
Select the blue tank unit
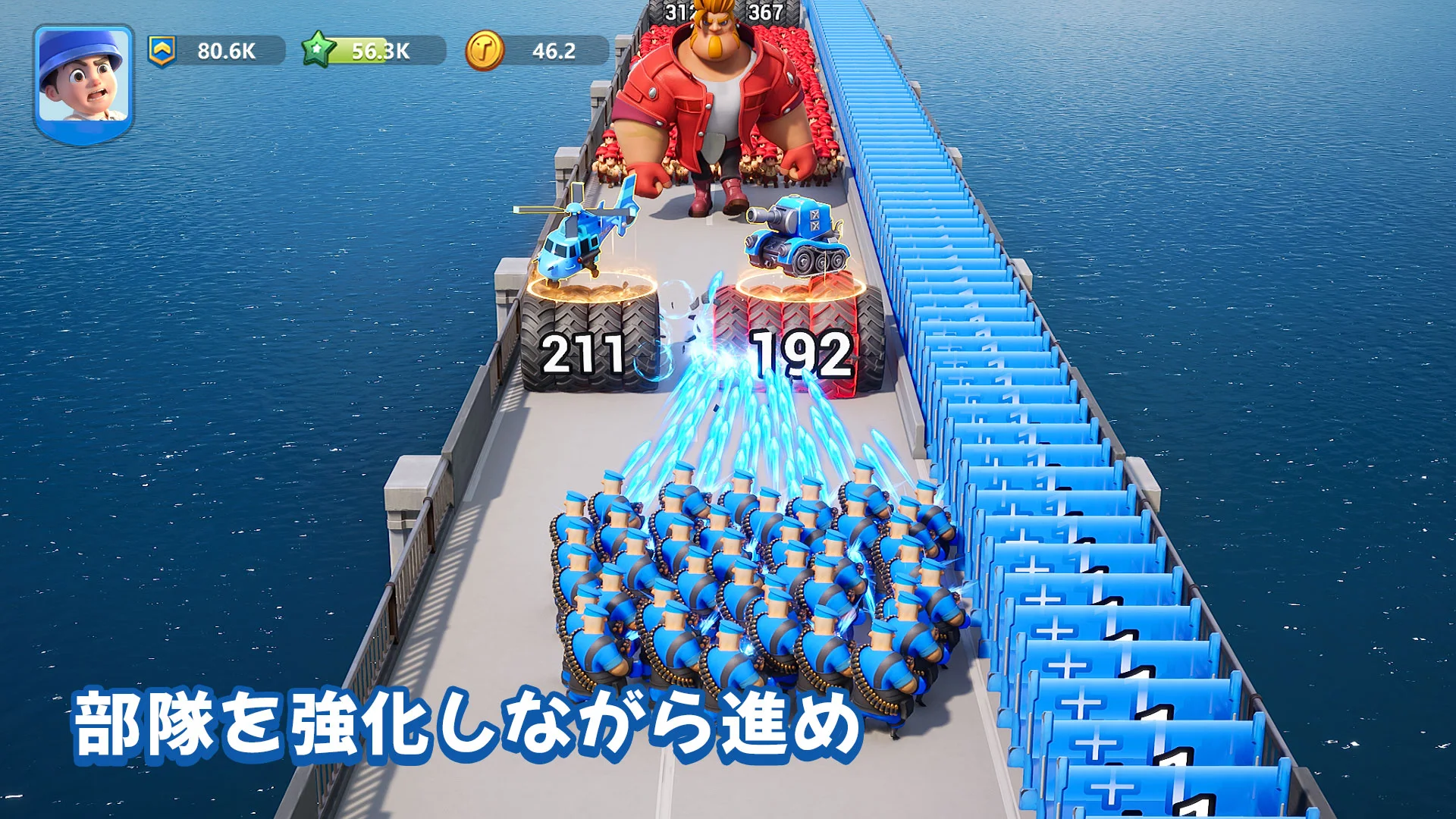pyautogui.click(x=796, y=235)
